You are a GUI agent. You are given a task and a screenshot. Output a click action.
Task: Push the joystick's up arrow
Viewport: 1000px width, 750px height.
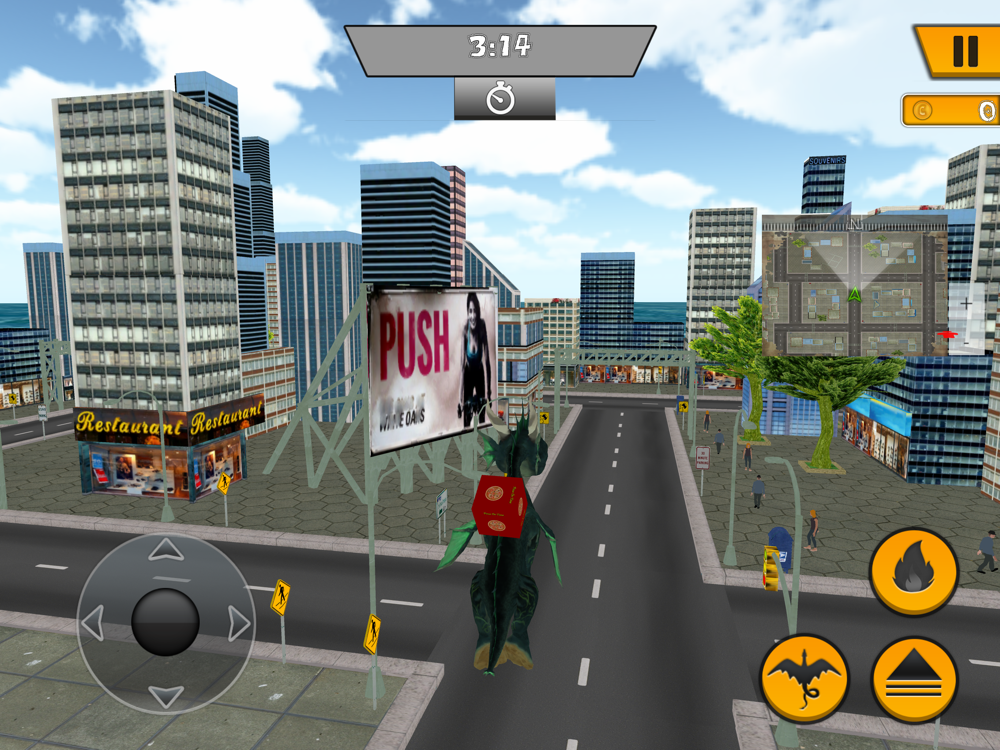point(166,549)
